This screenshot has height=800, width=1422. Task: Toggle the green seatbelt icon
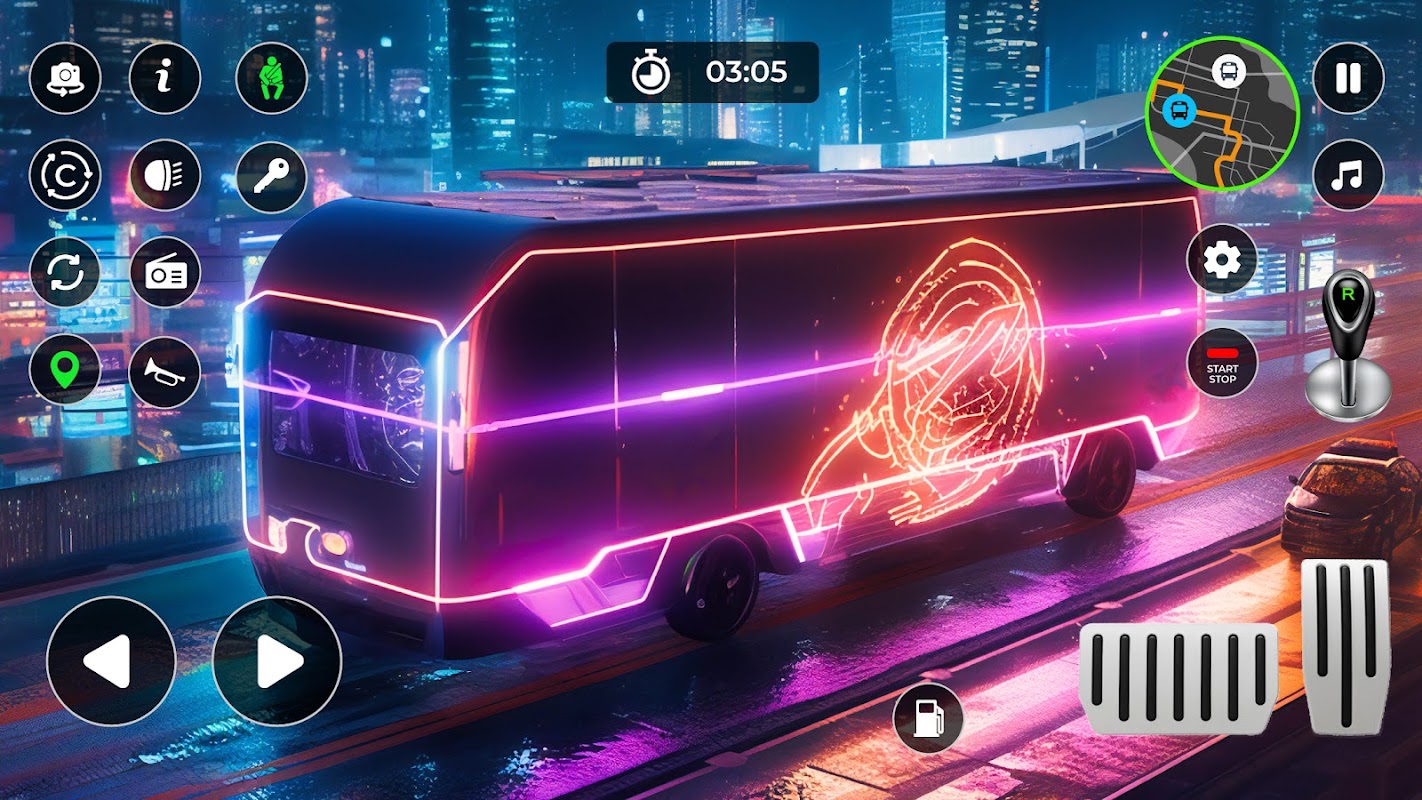(x=271, y=78)
